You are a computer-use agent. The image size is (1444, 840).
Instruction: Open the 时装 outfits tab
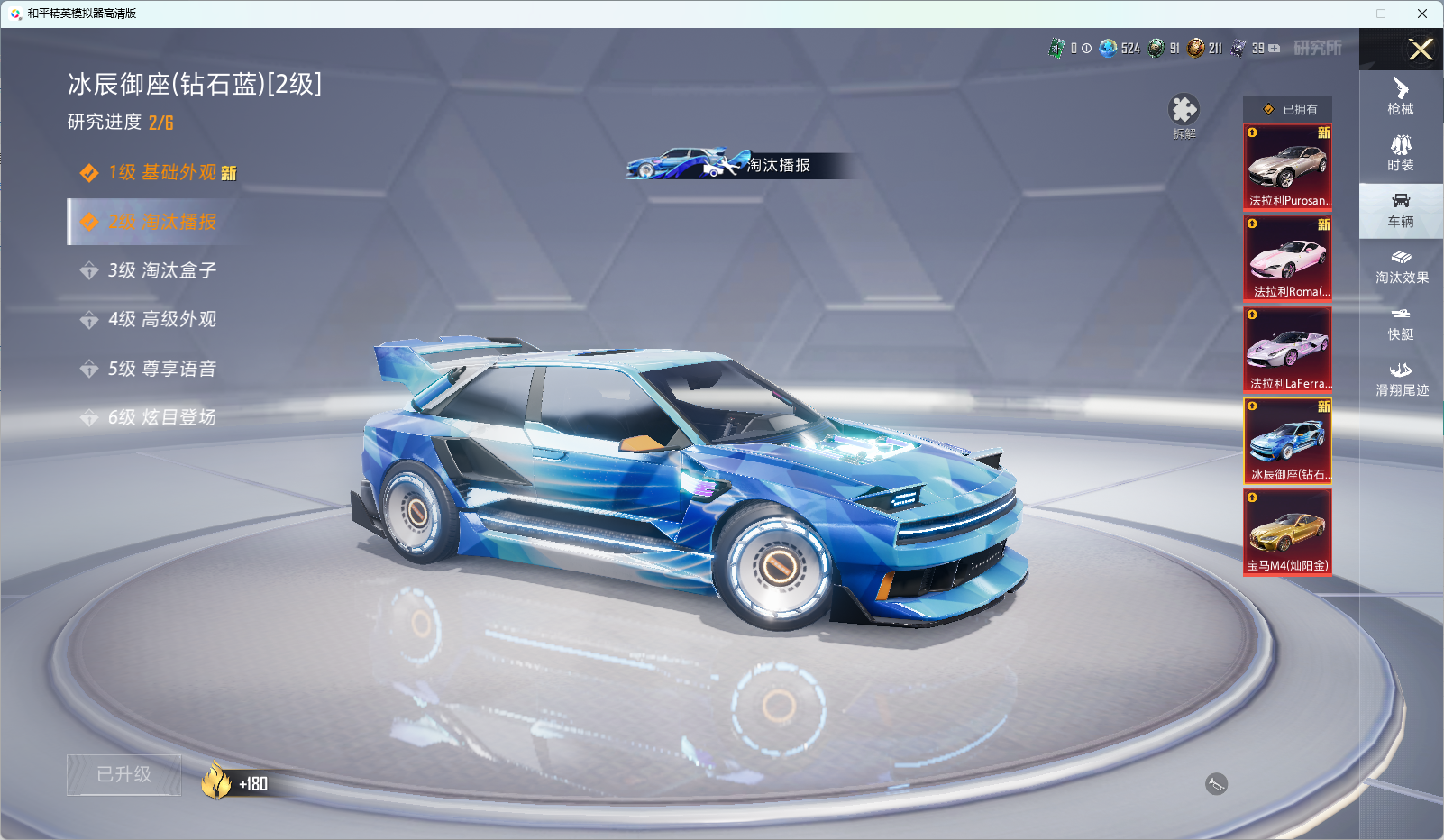[x=1401, y=153]
